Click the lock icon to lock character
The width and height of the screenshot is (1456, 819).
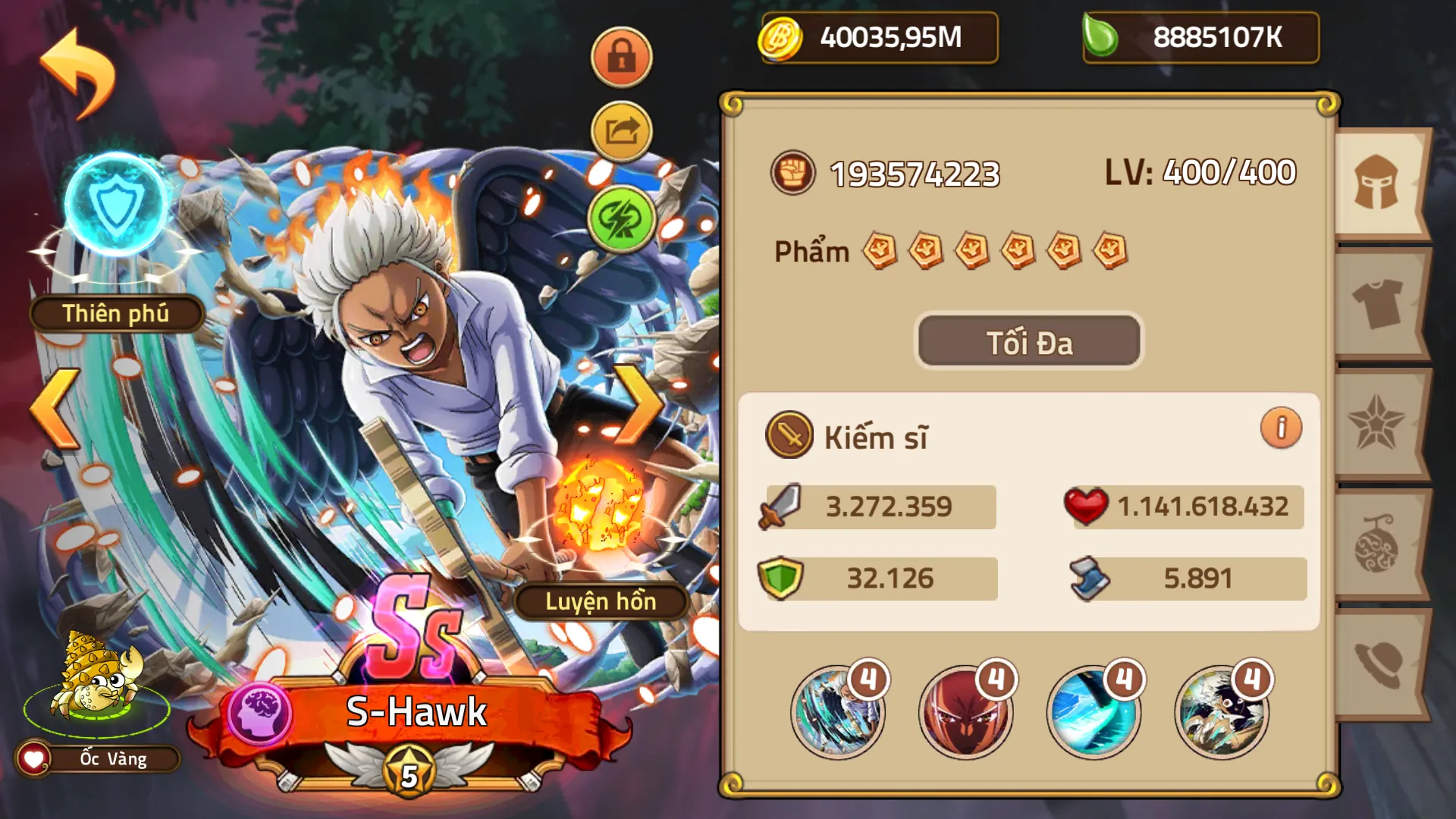click(x=620, y=58)
